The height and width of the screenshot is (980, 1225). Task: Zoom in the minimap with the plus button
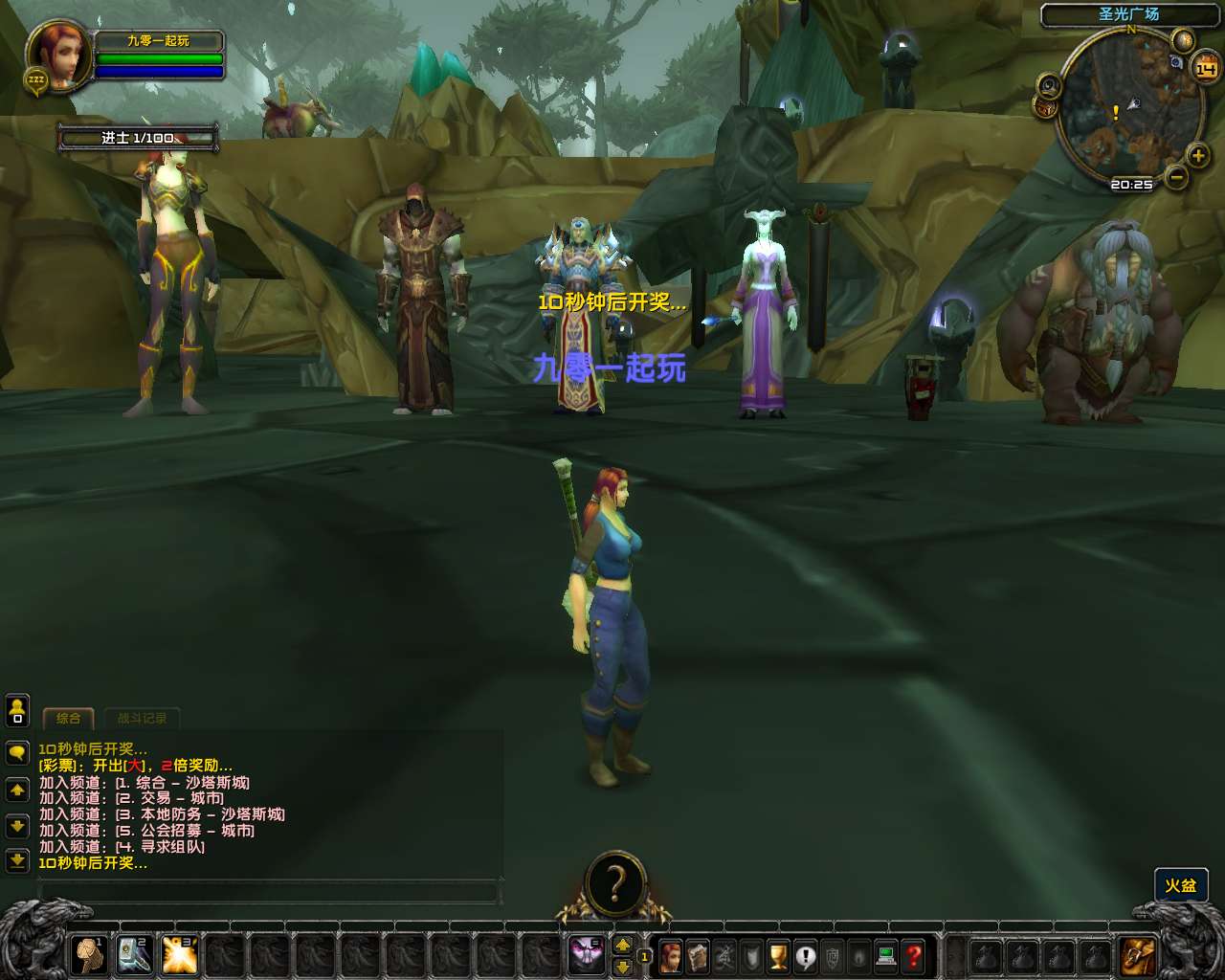1197,156
